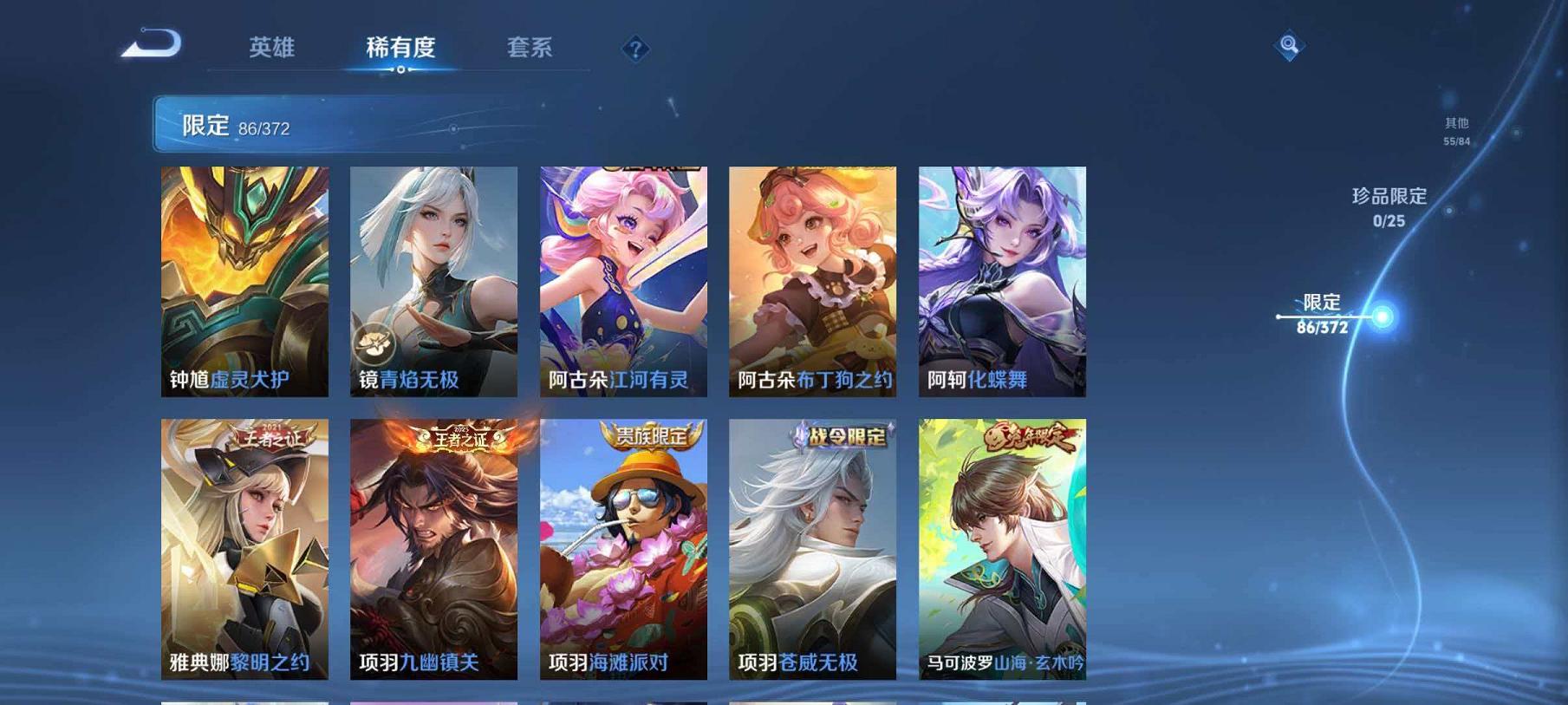
Task: Switch to the 英雄 tab
Action: point(270,49)
